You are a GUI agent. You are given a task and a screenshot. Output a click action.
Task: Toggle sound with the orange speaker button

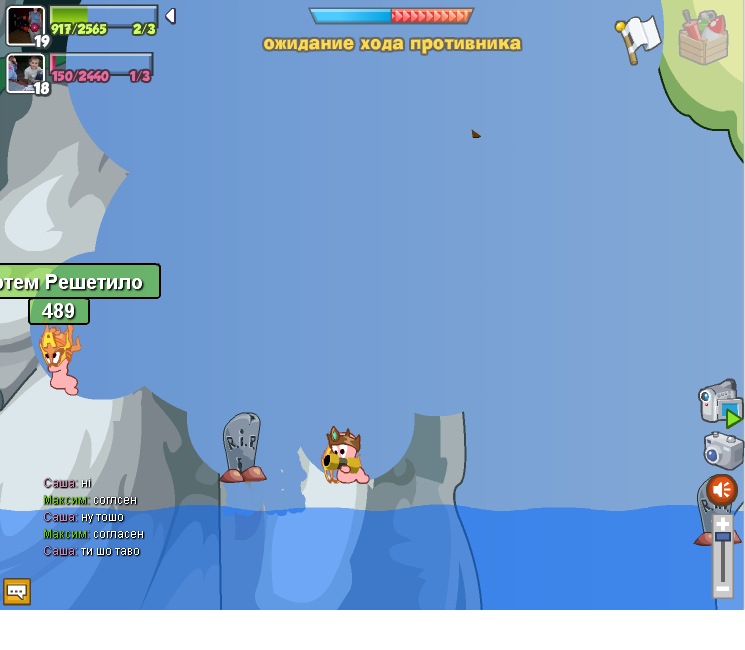(x=721, y=489)
